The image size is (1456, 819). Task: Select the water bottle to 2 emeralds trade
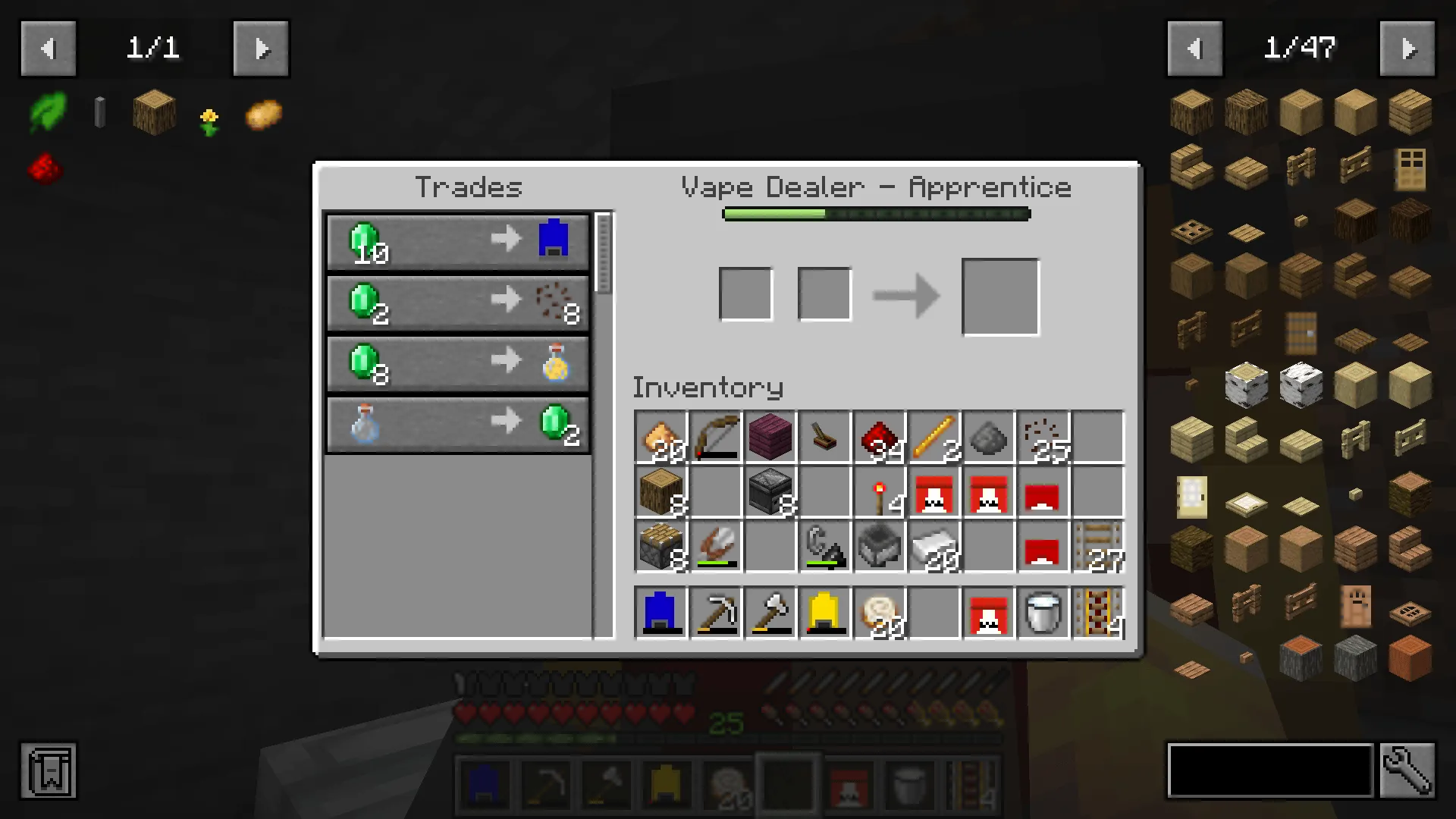pyautogui.click(x=457, y=425)
